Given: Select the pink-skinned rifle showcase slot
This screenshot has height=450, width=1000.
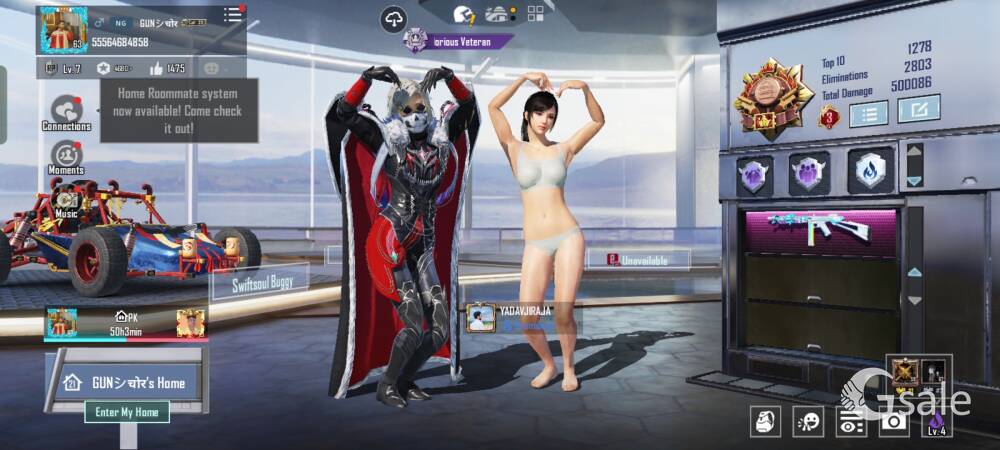Looking at the screenshot, I should coord(818,228).
